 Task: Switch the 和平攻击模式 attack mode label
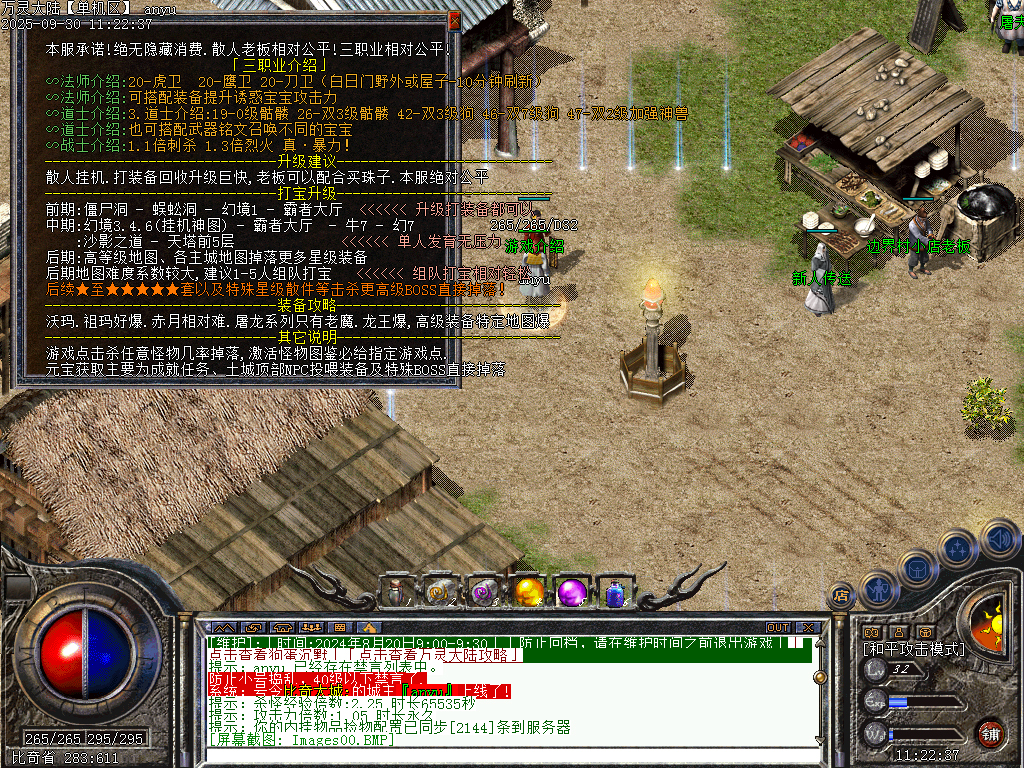(914, 649)
